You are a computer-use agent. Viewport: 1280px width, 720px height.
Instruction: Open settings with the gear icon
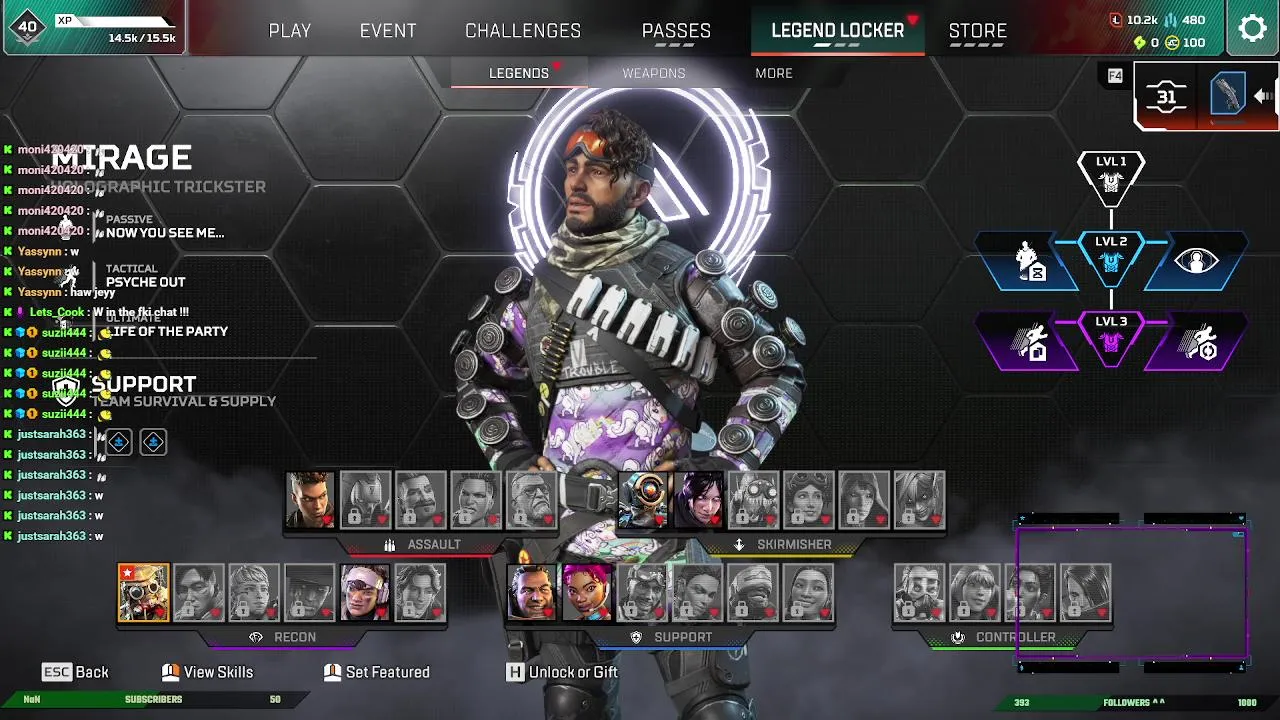click(x=1252, y=28)
